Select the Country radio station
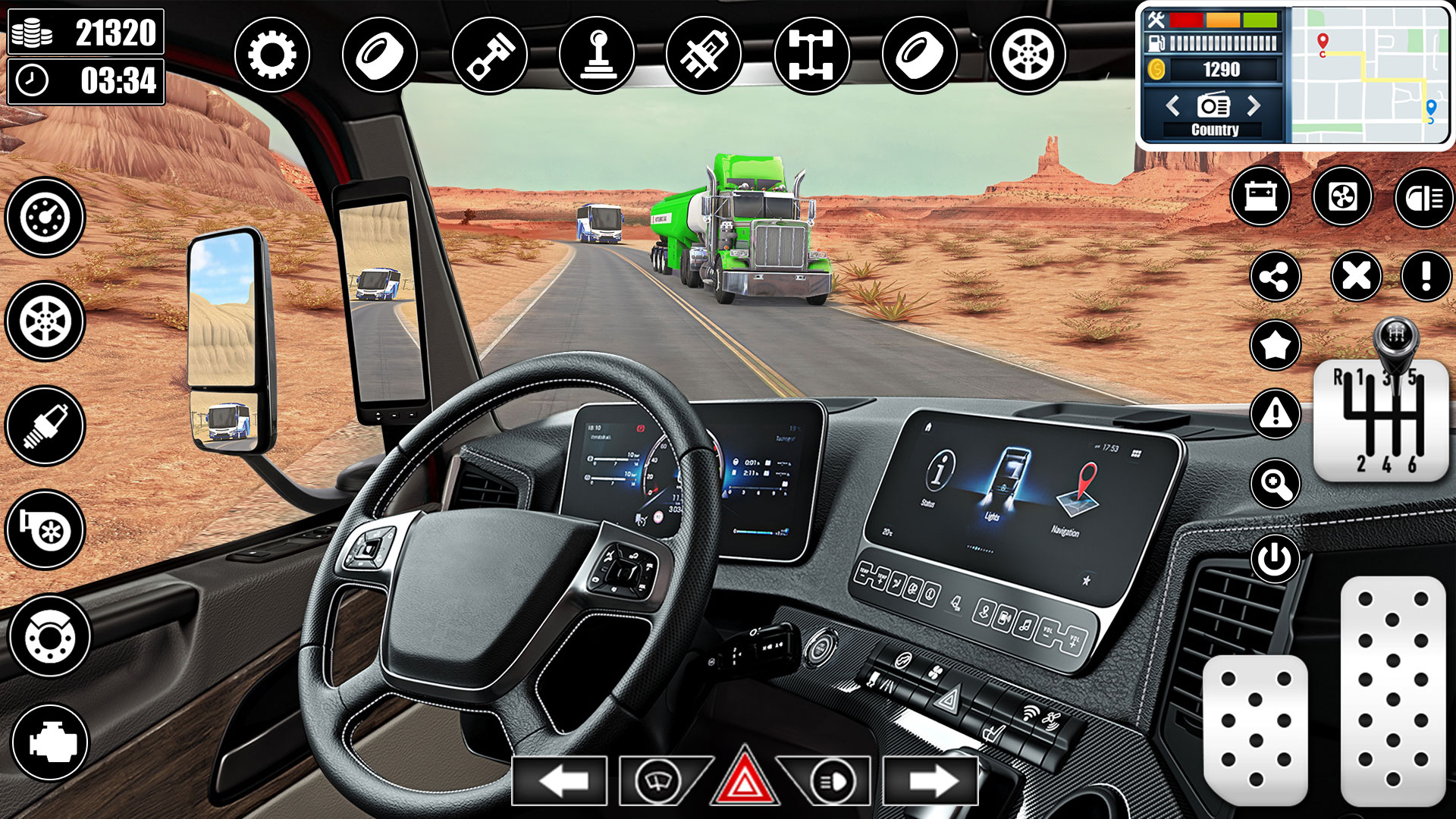Image resolution: width=1456 pixels, height=819 pixels. 1214,129
